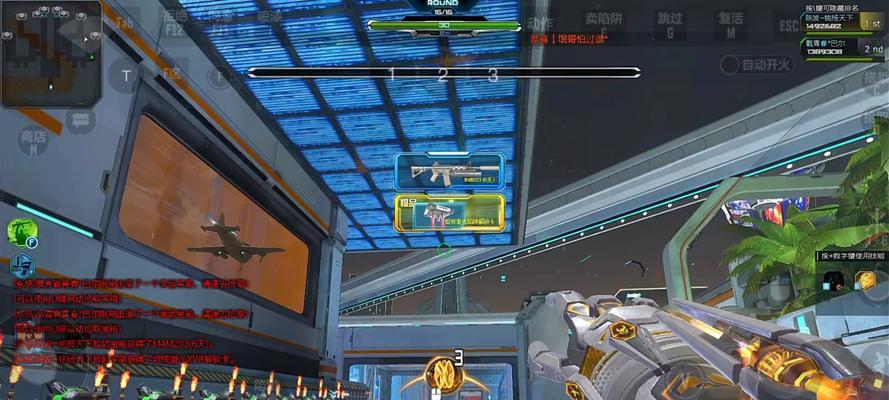
Task: Tap the 卖陷阱 sell trap button
Action: (602, 24)
